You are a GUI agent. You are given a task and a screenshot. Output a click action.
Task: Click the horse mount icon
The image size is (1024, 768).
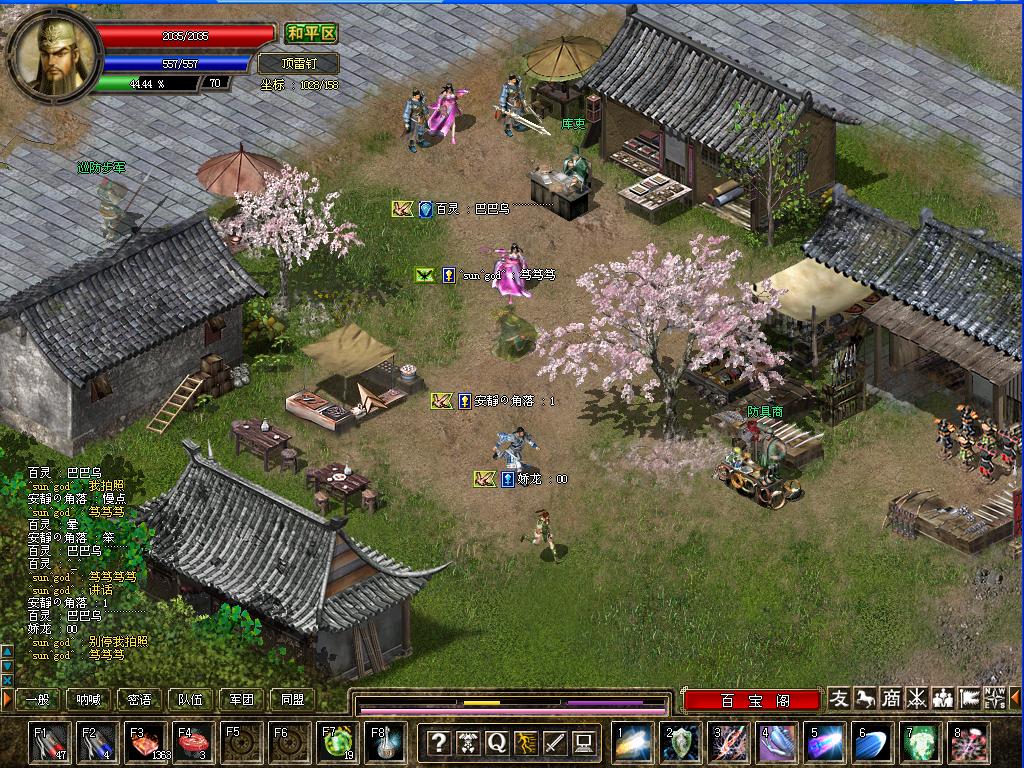point(865,698)
